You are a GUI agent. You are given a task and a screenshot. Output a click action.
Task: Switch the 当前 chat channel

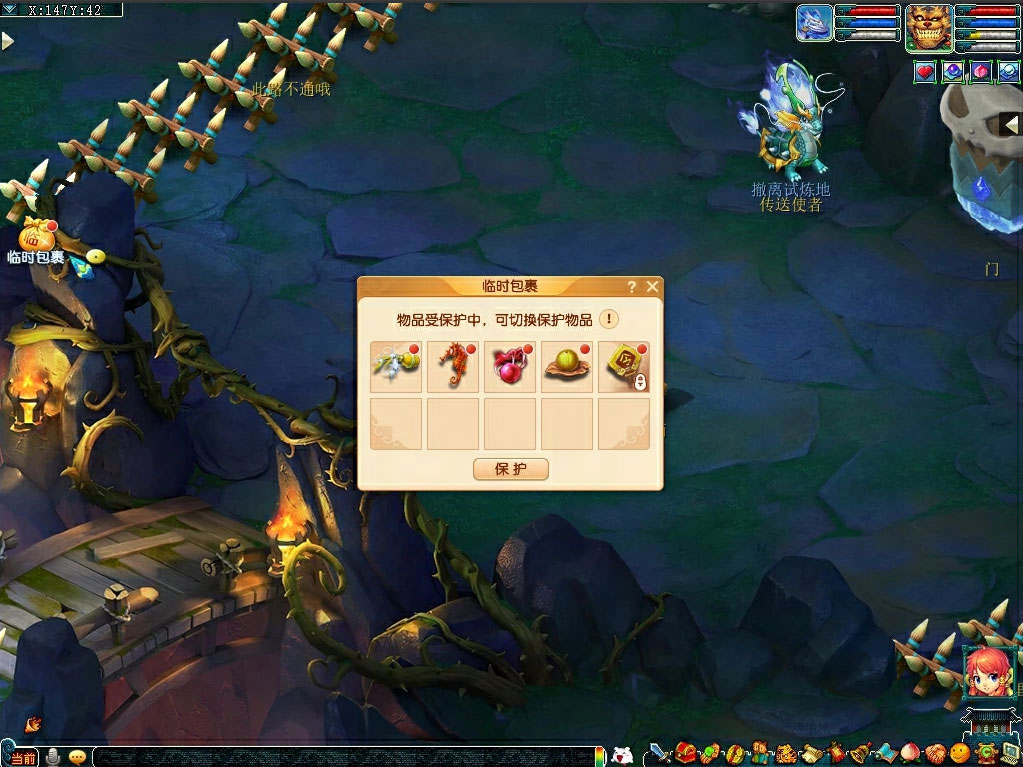tap(23, 757)
